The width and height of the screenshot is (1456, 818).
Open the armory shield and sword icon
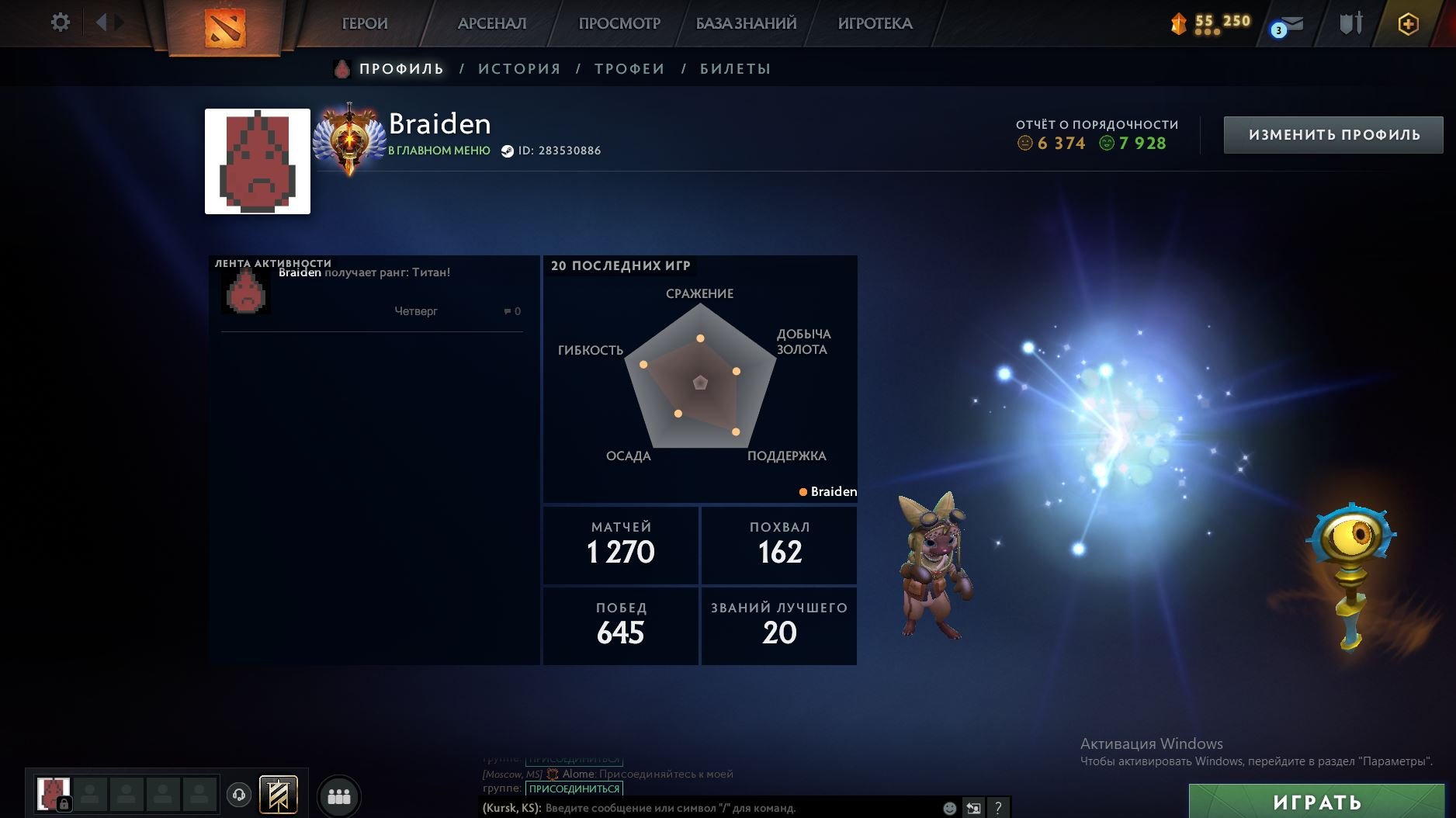[1350, 23]
